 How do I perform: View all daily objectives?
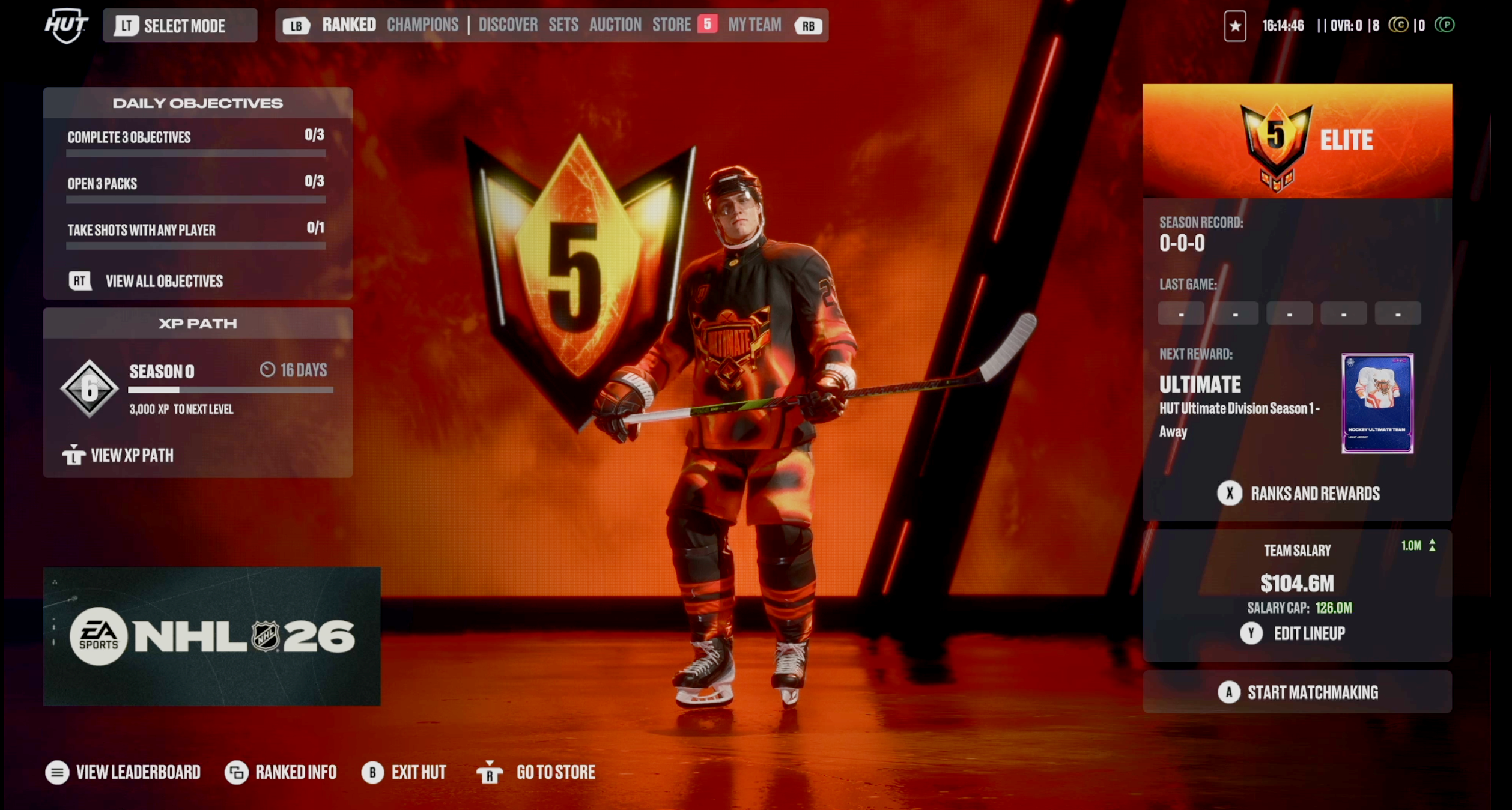(163, 281)
